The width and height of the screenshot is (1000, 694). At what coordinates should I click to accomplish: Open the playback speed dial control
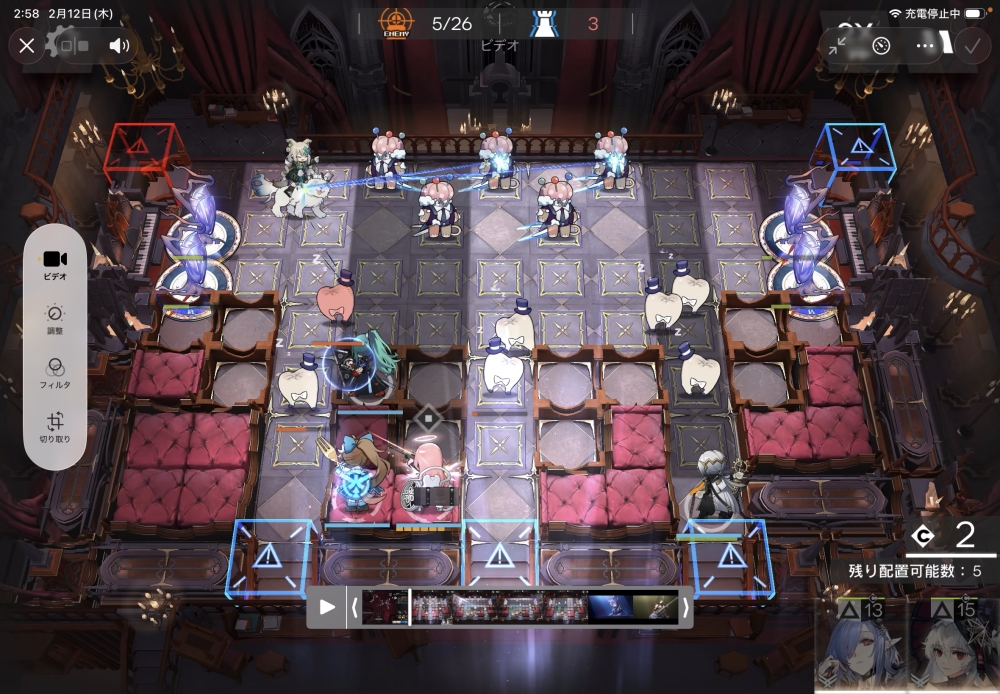(x=881, y=45)
